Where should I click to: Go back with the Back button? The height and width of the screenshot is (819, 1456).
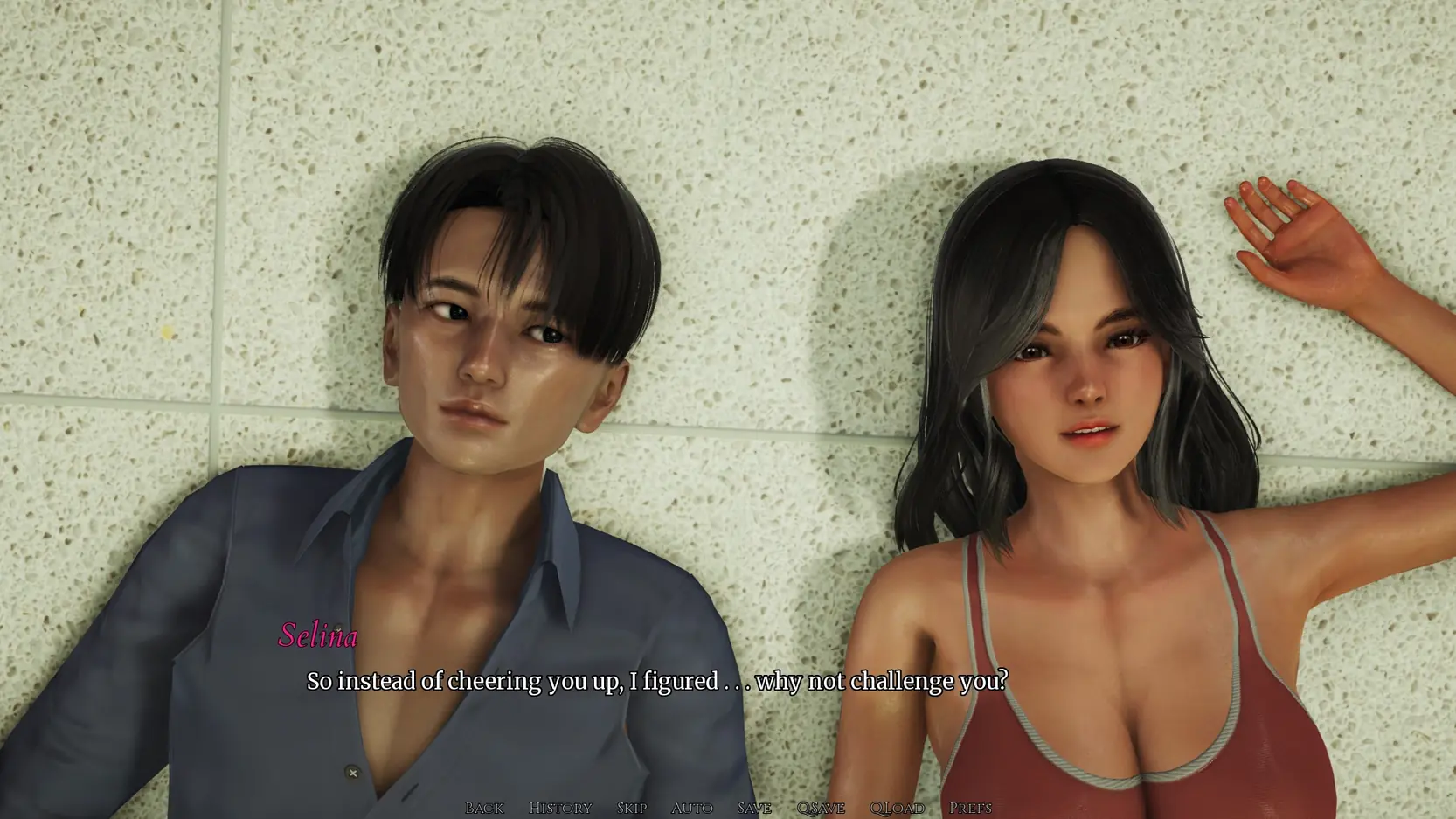point(484,808)
